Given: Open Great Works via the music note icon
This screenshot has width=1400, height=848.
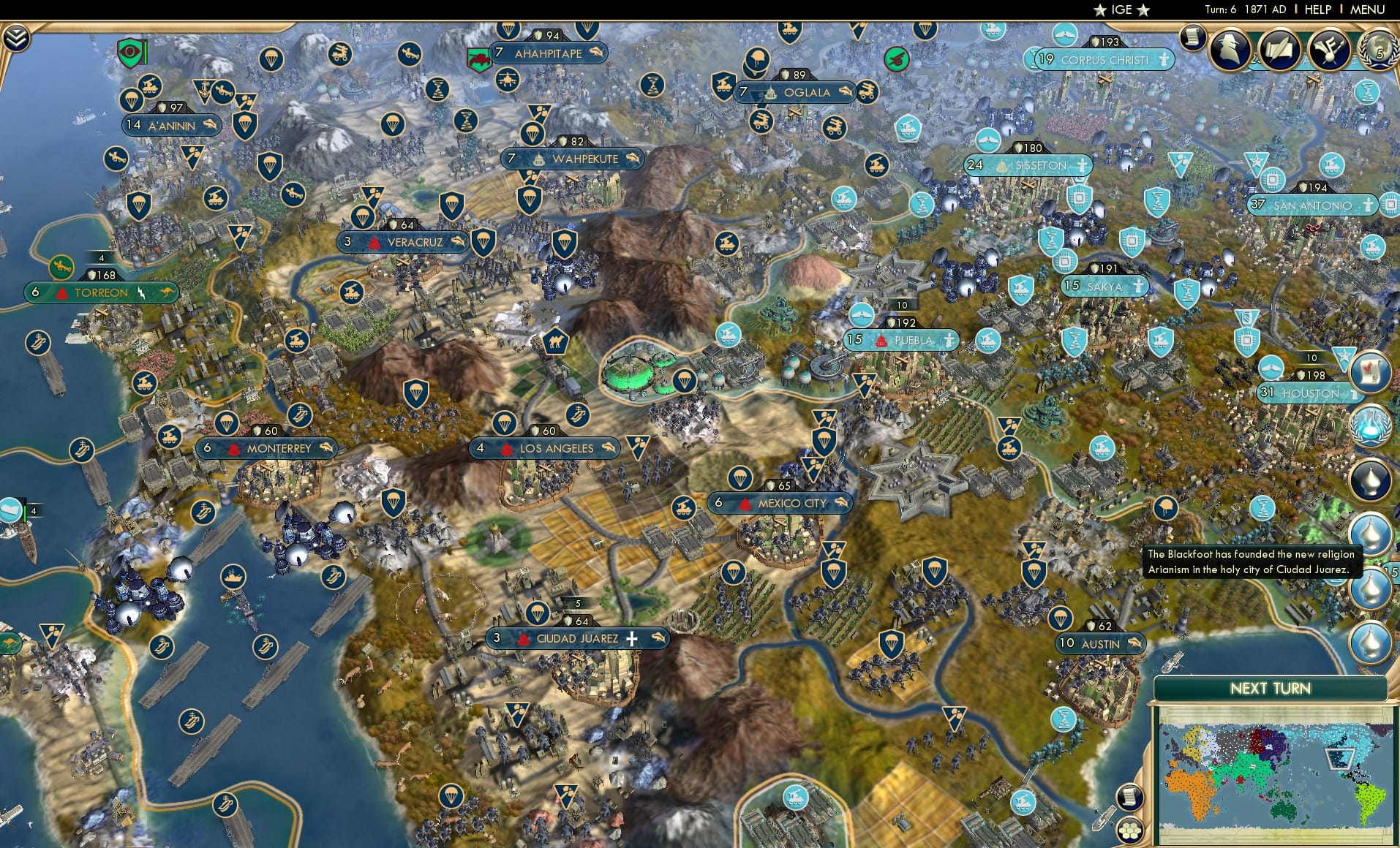Looking at the screenshot, I should tap(1329, 48).
